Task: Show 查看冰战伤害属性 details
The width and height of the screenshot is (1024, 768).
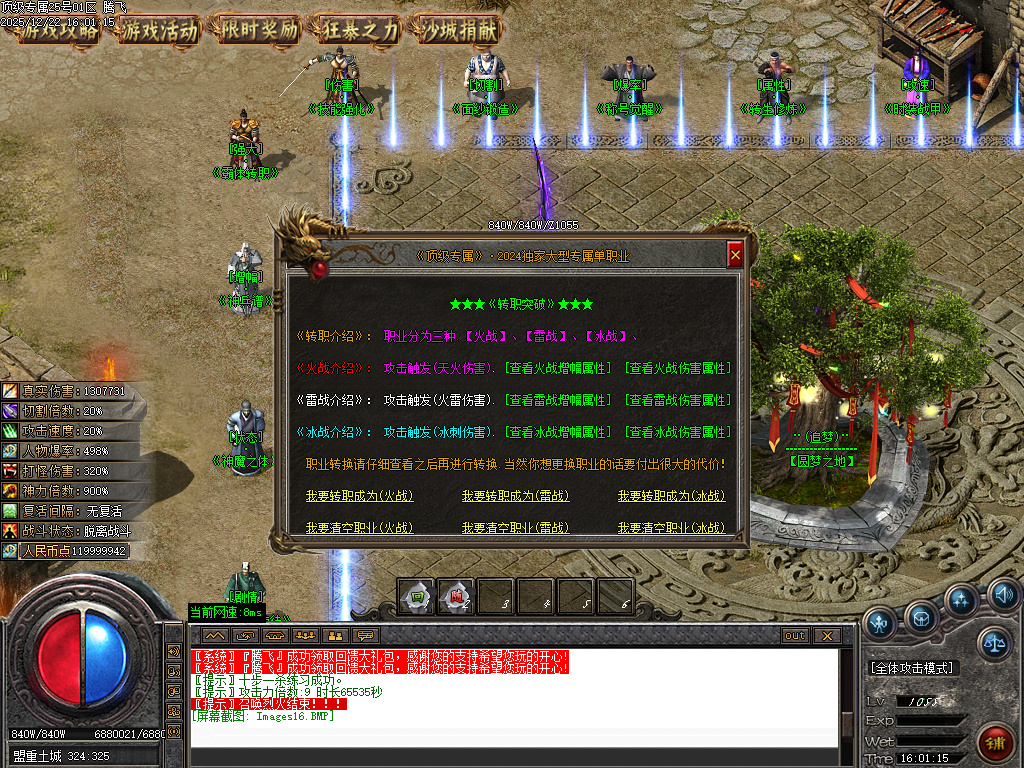Action: tap(677, 432)
